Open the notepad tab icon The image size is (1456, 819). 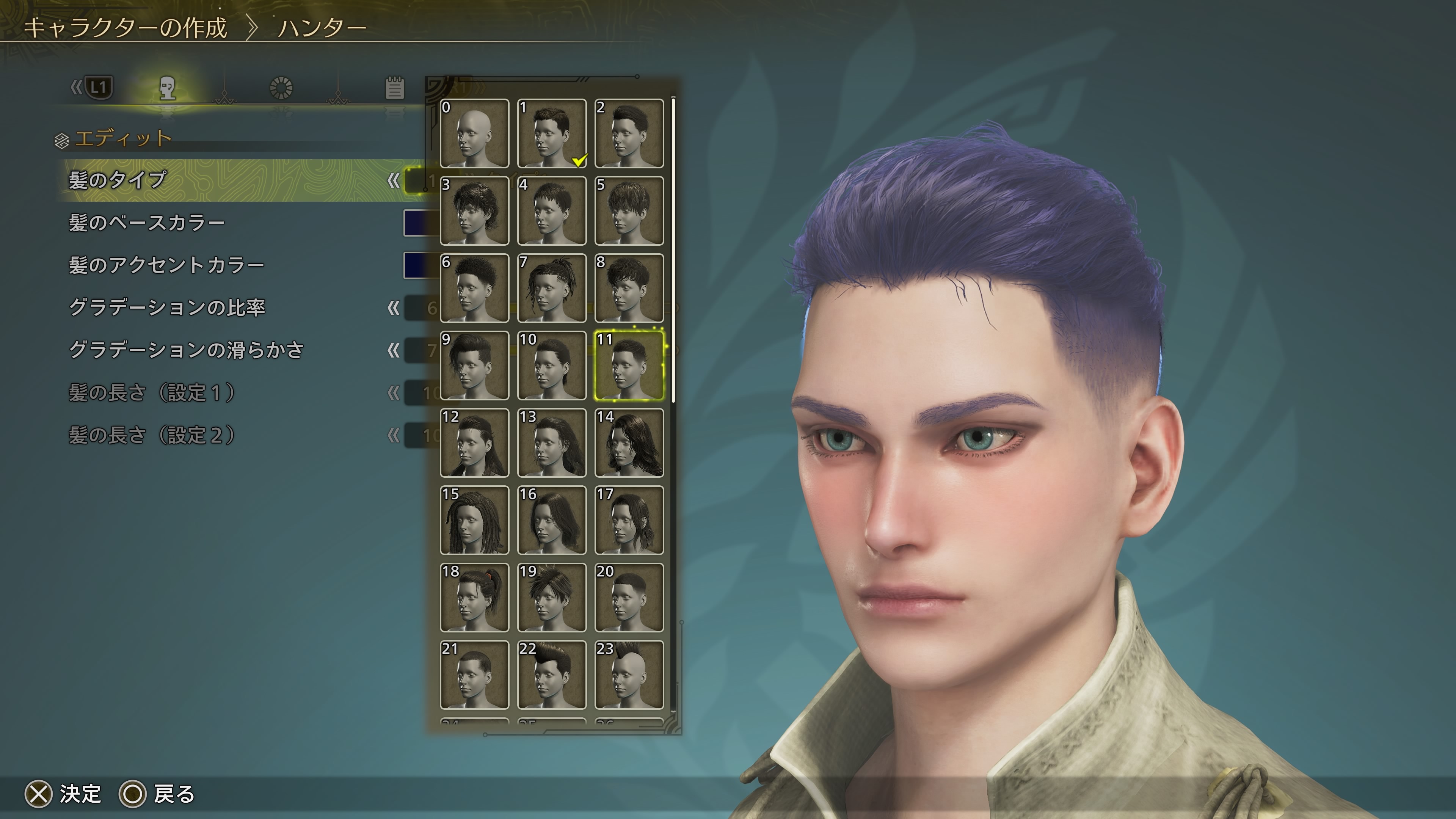[x=394, y=88]
